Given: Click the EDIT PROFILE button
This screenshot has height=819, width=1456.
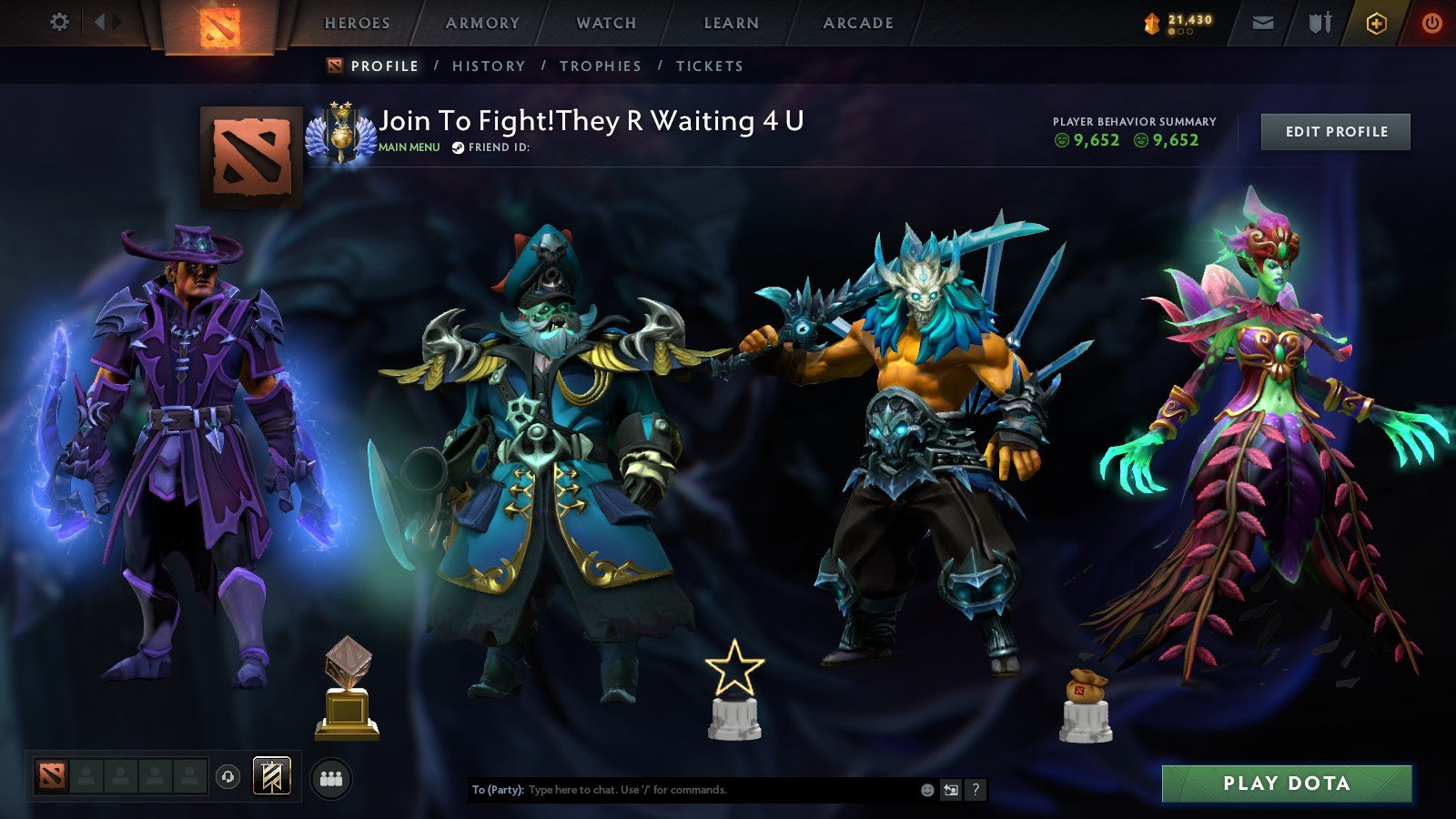Looking at the screenshot, I should [1335, 131].
